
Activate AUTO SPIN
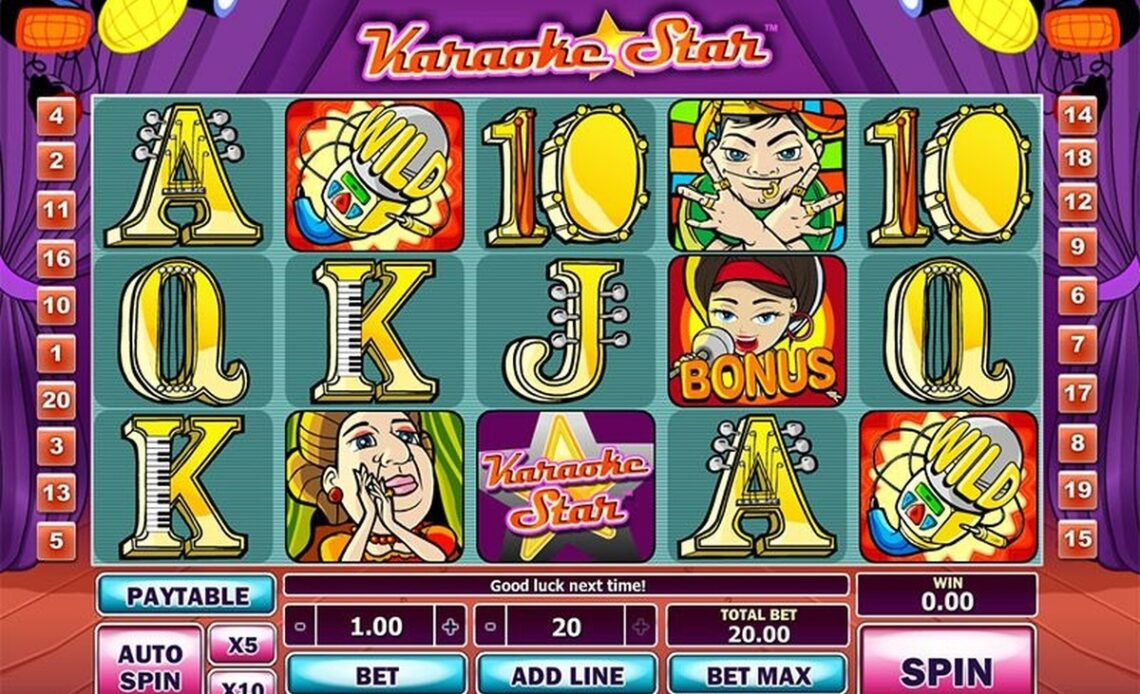click(150, 664)
